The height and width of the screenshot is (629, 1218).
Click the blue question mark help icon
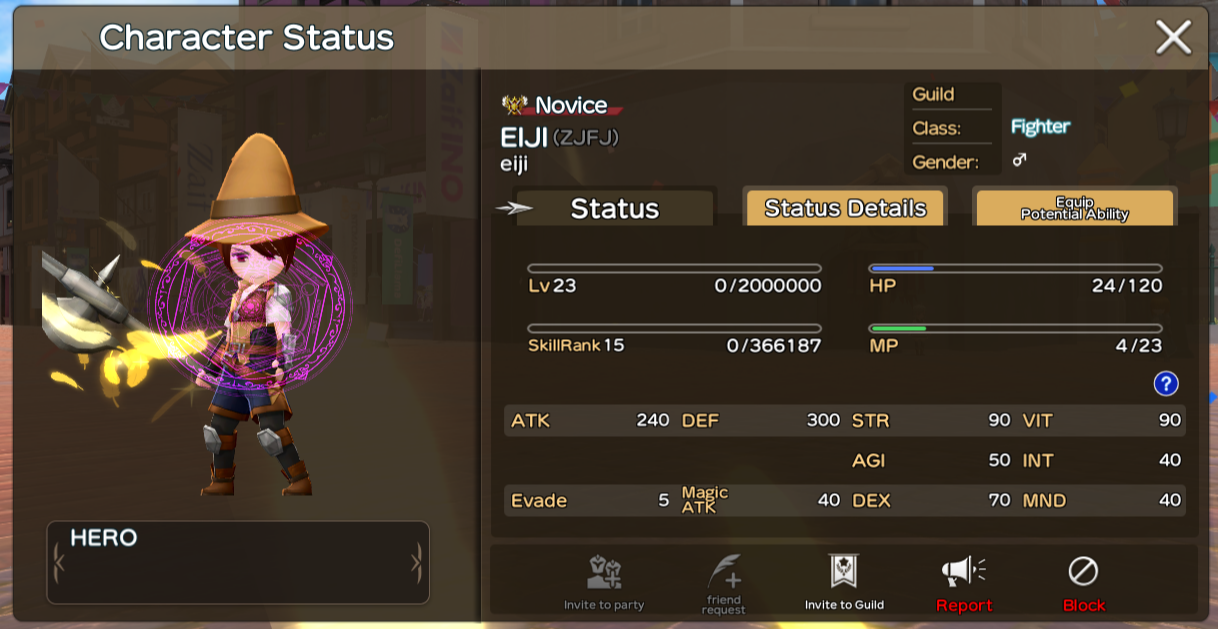click(x=1165, y=384)
